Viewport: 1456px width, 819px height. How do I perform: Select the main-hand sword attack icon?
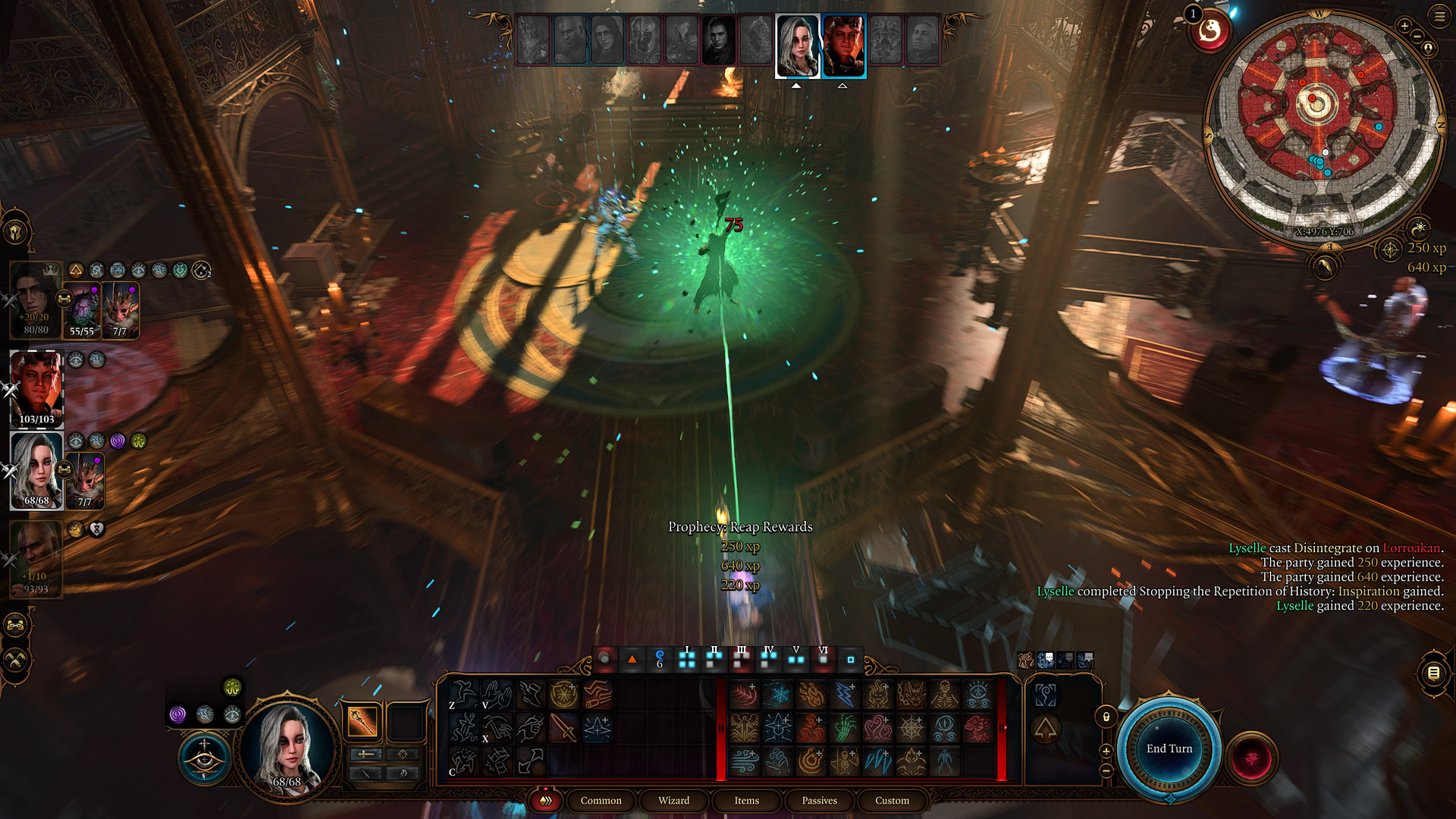[563, 728]
